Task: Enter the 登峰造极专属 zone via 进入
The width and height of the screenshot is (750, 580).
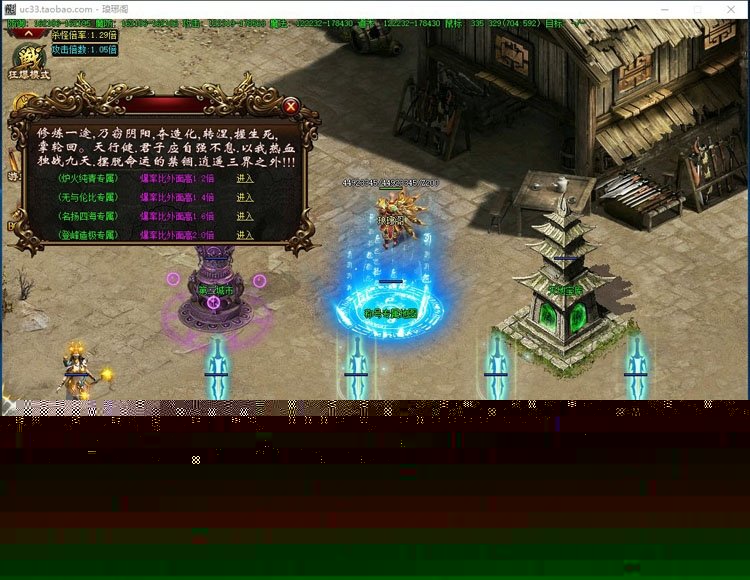Action: [x=245, y=234]
